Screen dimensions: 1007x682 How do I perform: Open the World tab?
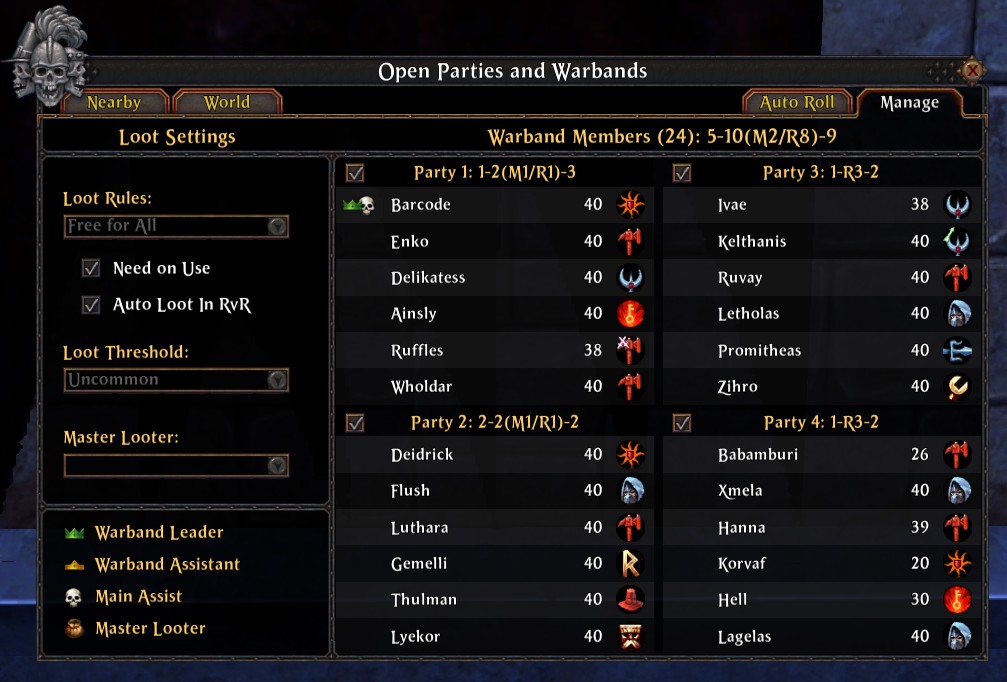click(x=227, y=102)
